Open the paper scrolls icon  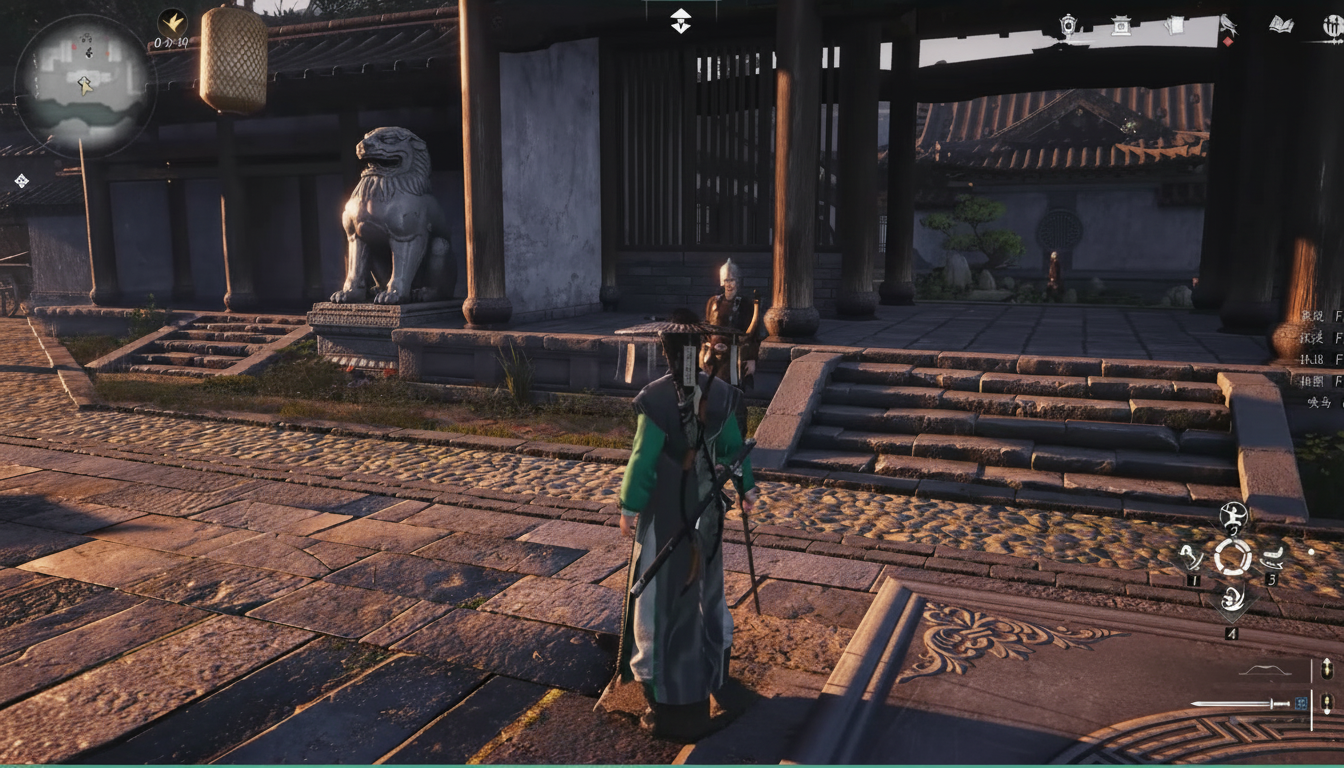tap(1175, 25)
